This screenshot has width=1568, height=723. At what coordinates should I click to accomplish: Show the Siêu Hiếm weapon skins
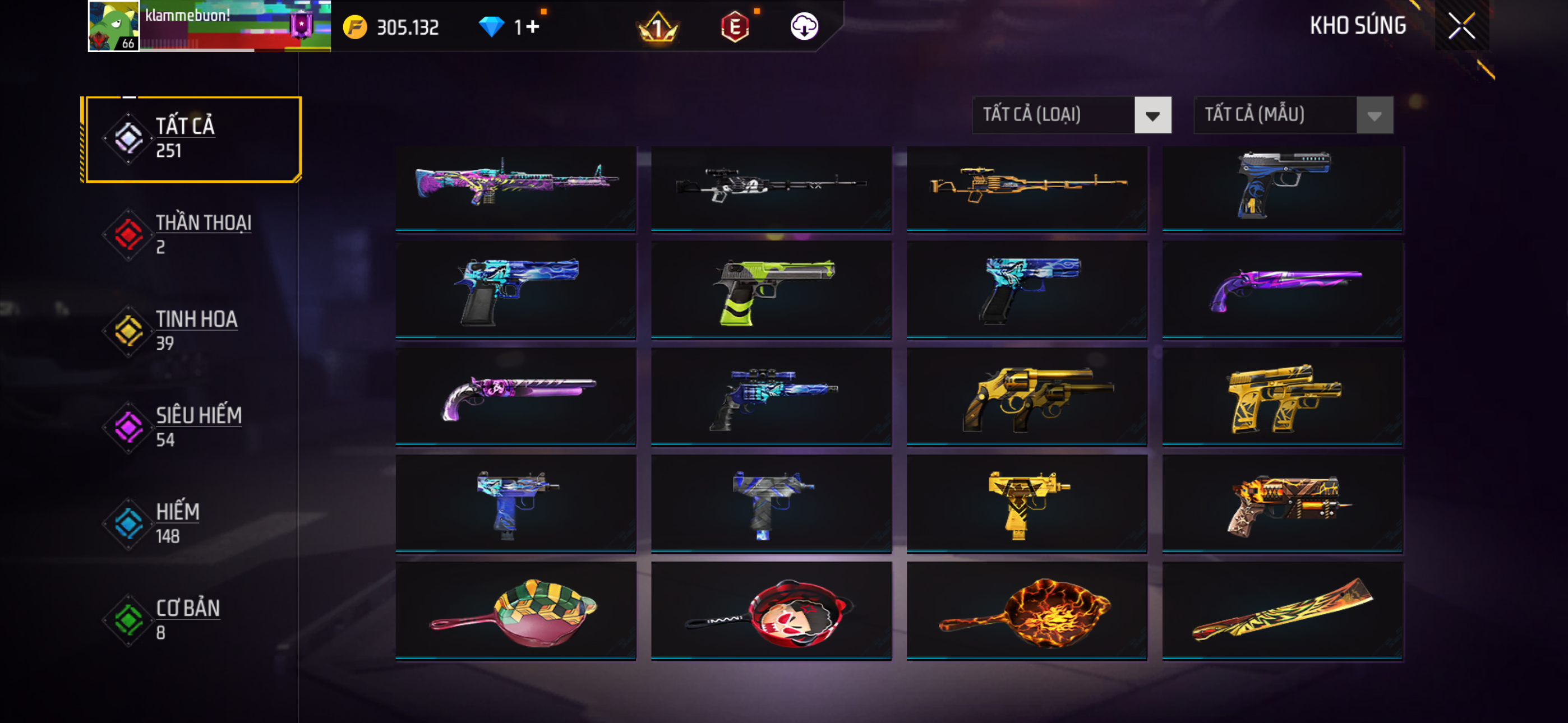click(192, 427)
